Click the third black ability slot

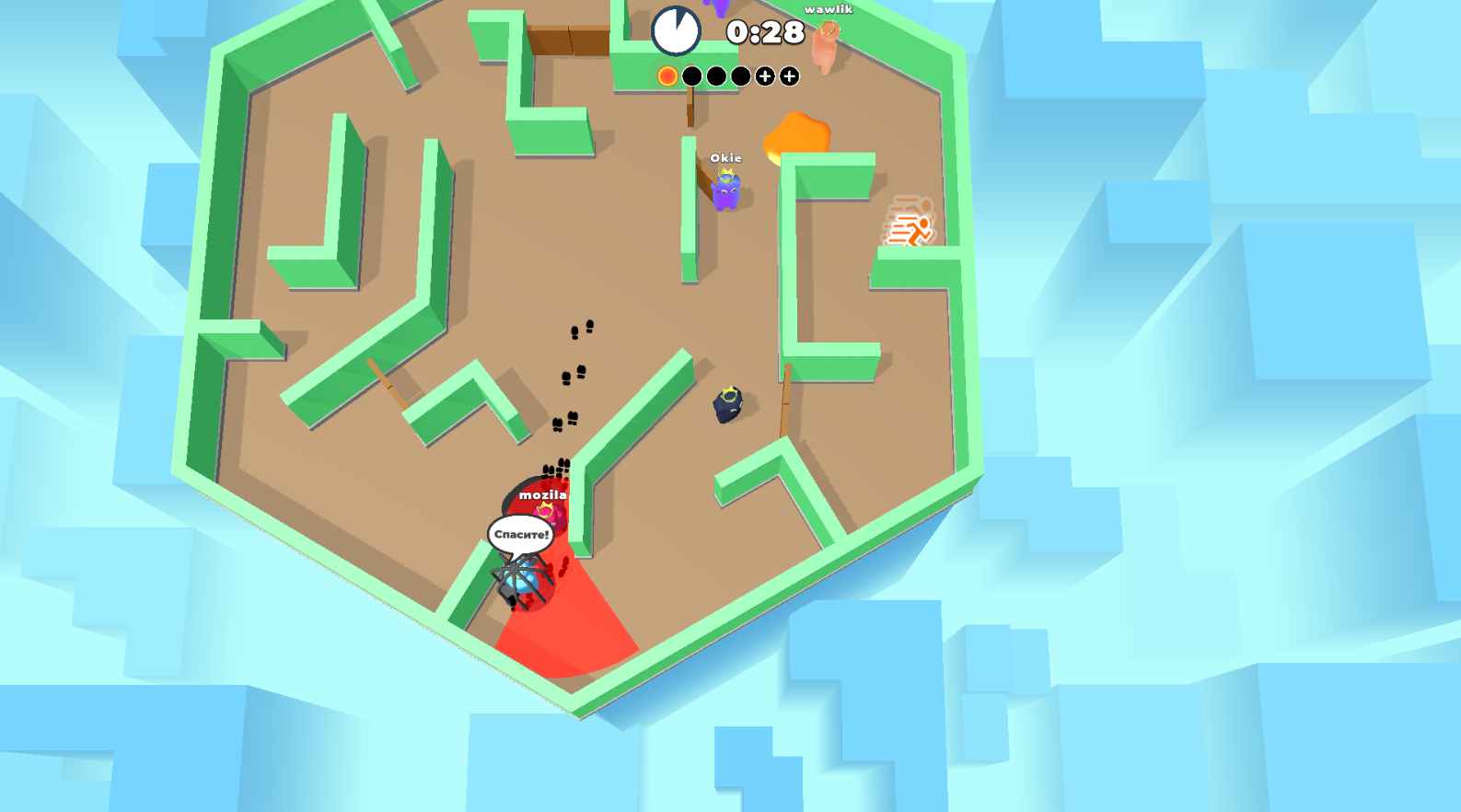[739, 75]
